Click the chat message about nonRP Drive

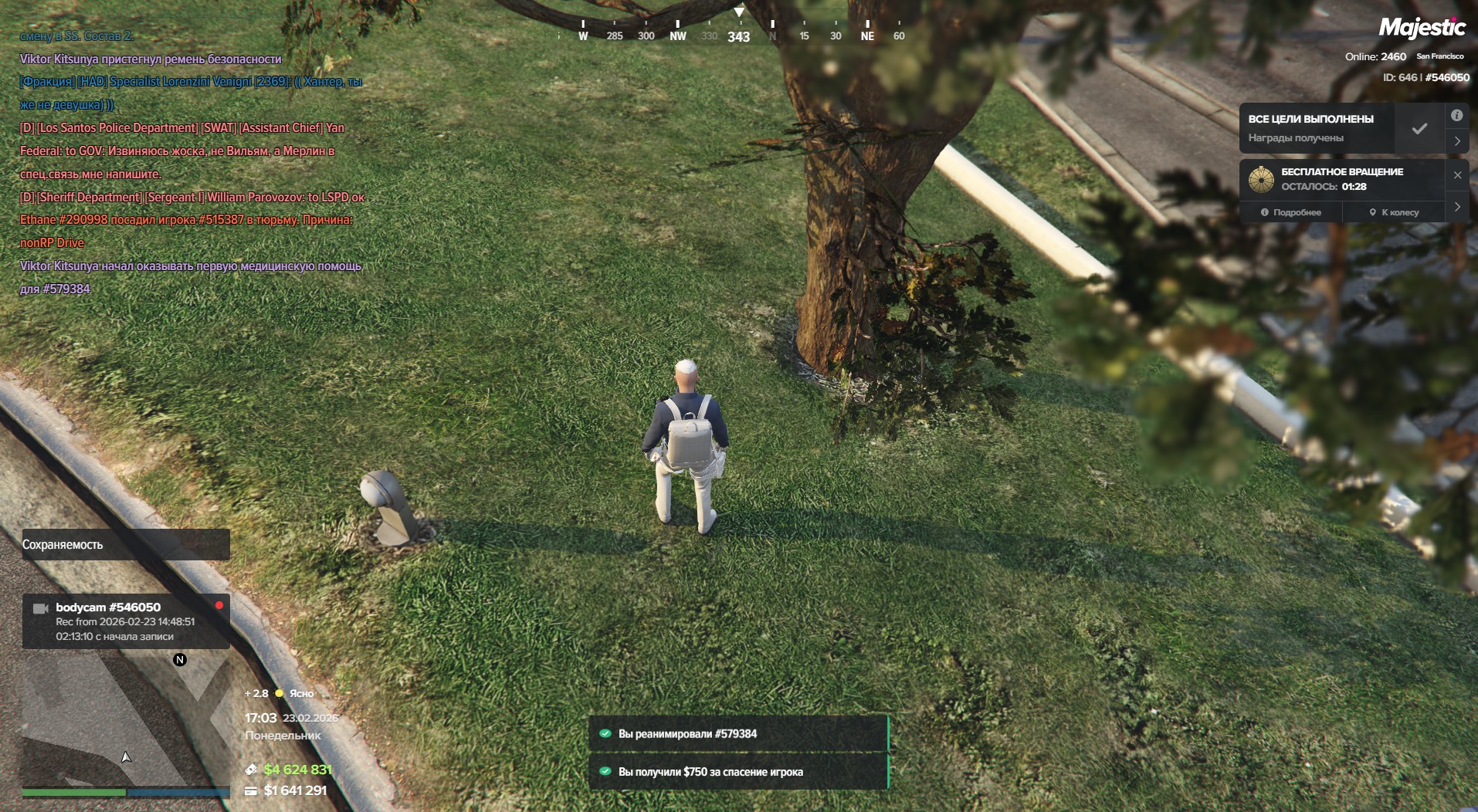coord(185,231)
